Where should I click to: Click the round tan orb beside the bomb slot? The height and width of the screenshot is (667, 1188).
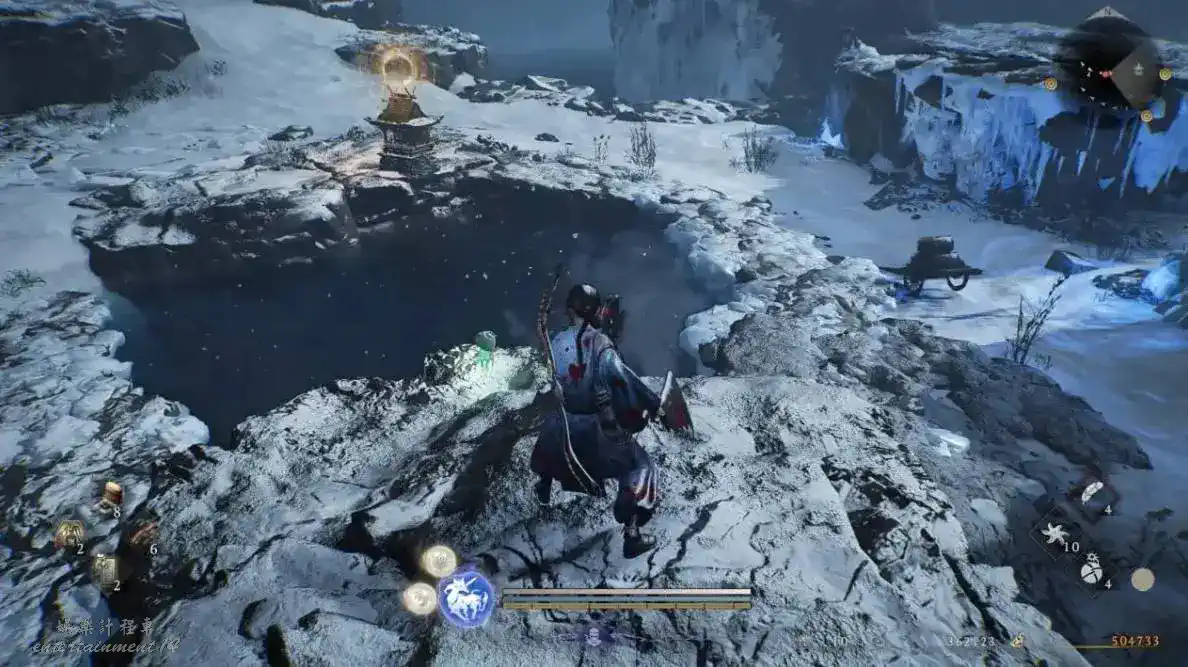pos(1142,578)
